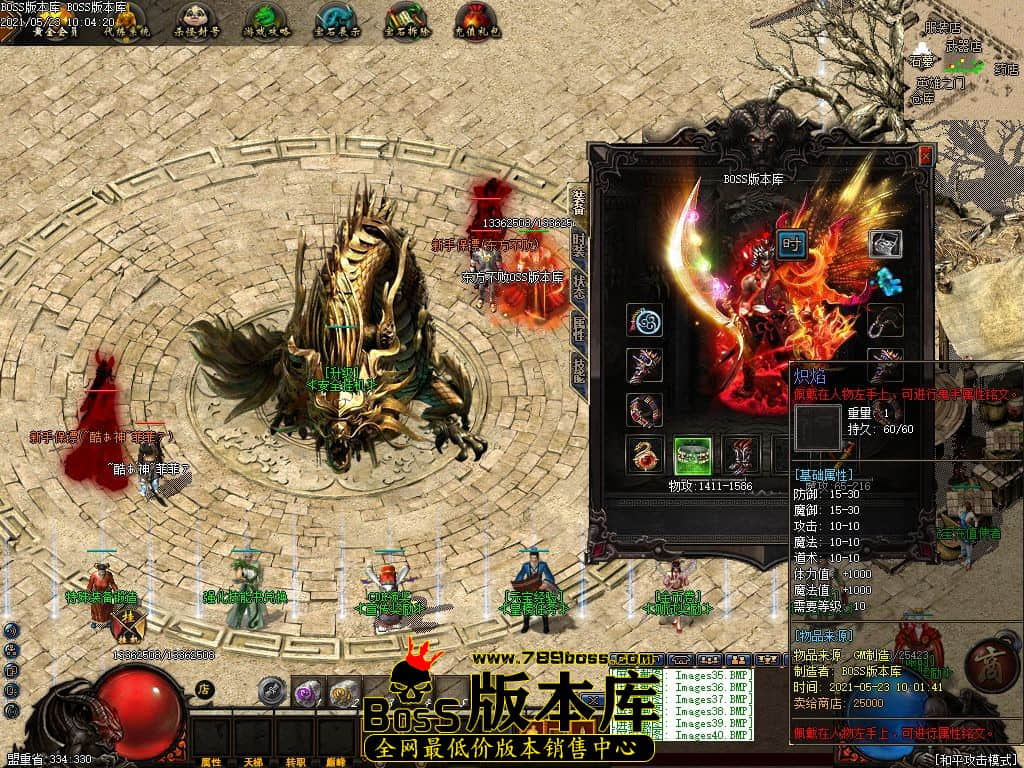Toggle the blue 时 fashion button
This screenshot has height=768, width=1024.
point(792,244)
